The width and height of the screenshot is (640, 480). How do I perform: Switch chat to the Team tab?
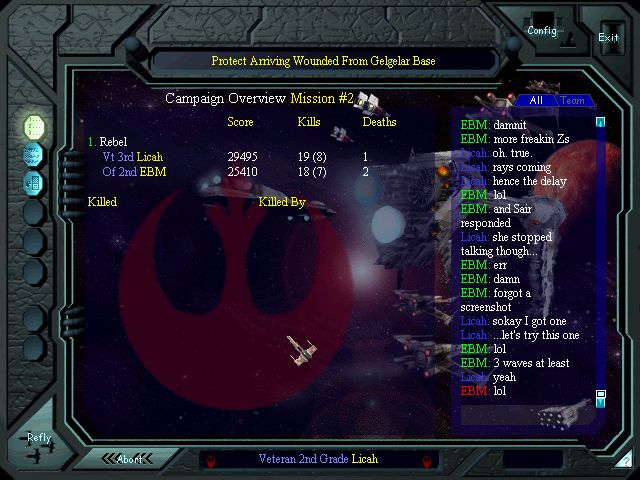pos(573,101)
